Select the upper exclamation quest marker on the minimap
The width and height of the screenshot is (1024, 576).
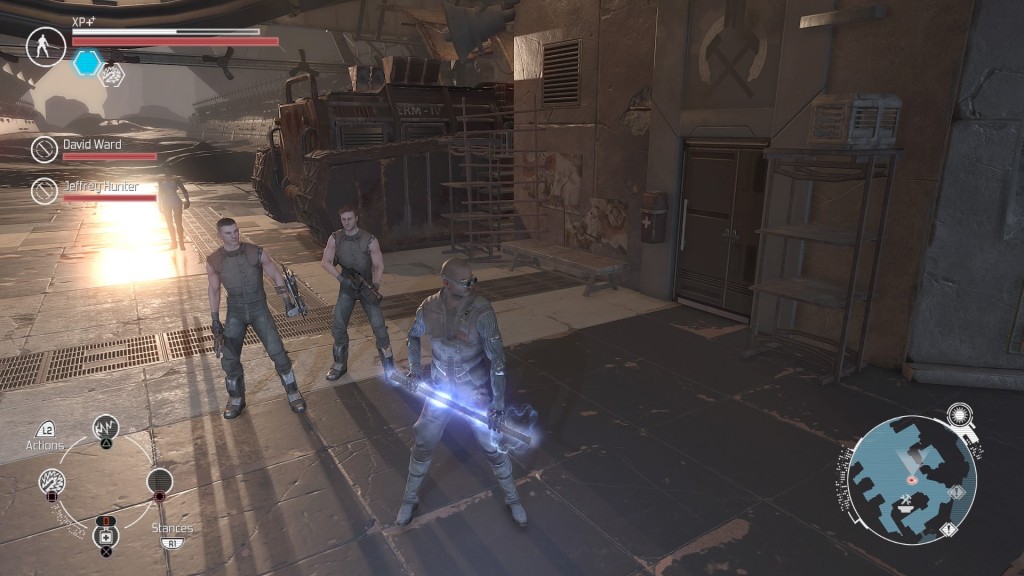pyautogui.click(x=955, y=492)
